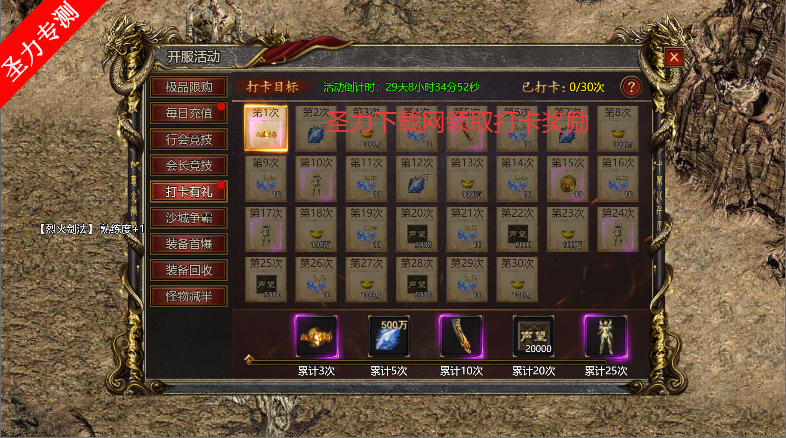
Task: Select the 累计5次 500万 crystal reward
Action: coord(389,337)
